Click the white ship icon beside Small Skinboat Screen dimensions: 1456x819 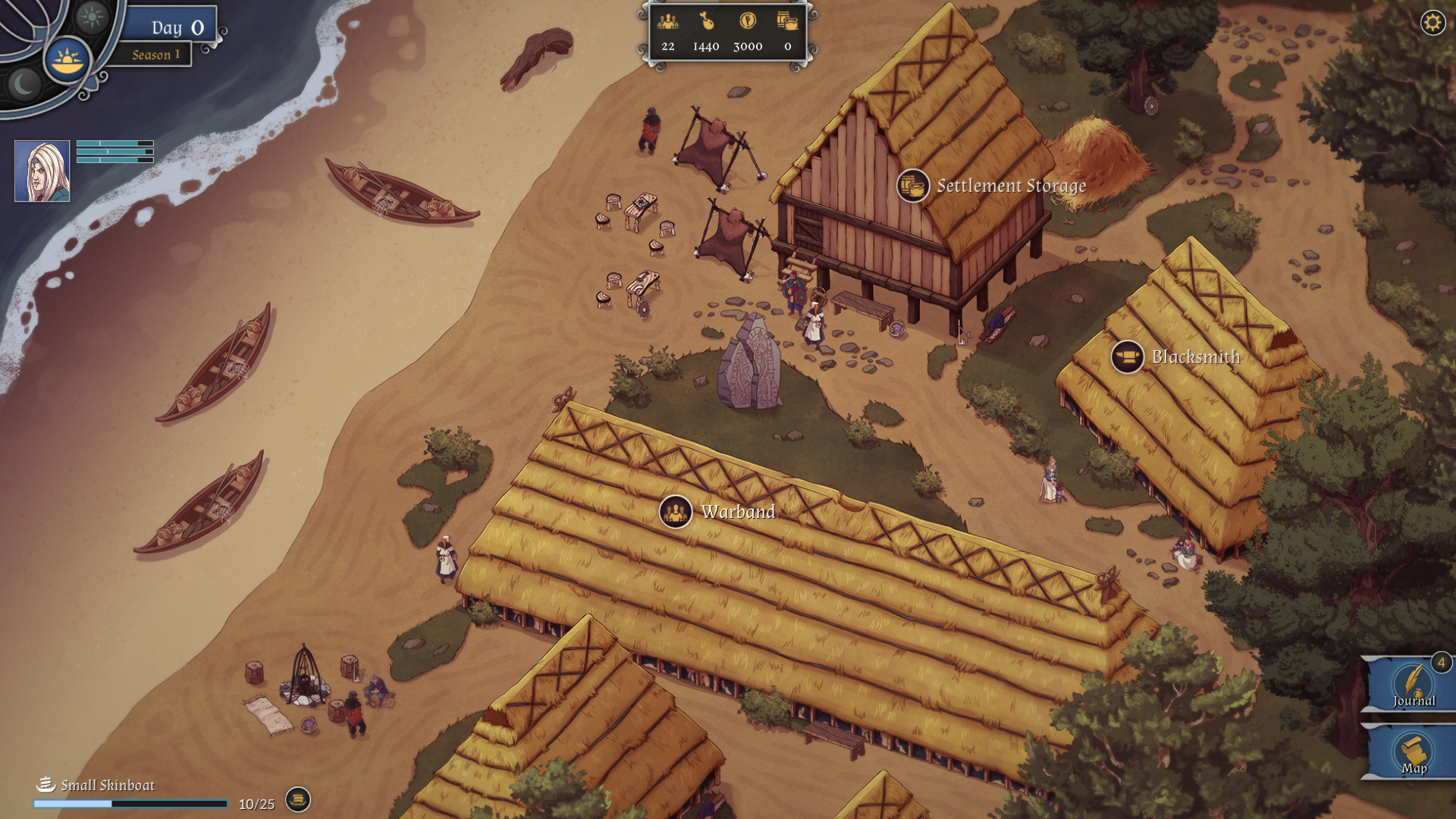point(45,785)
